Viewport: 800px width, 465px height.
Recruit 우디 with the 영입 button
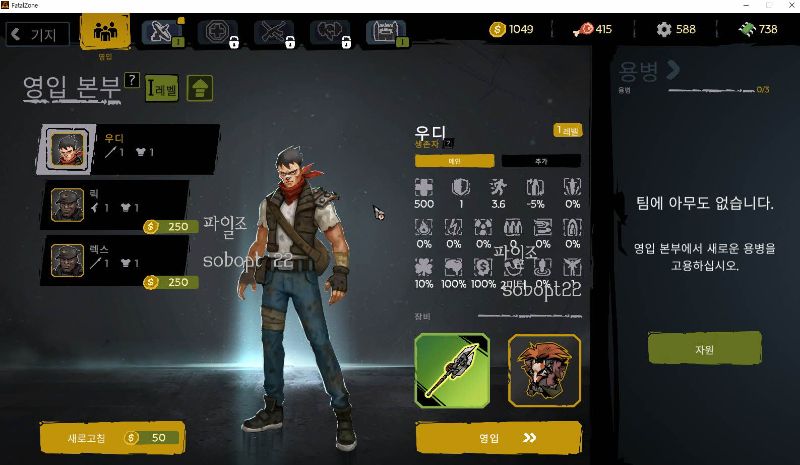pyautogui.click(x=498, y=437)
